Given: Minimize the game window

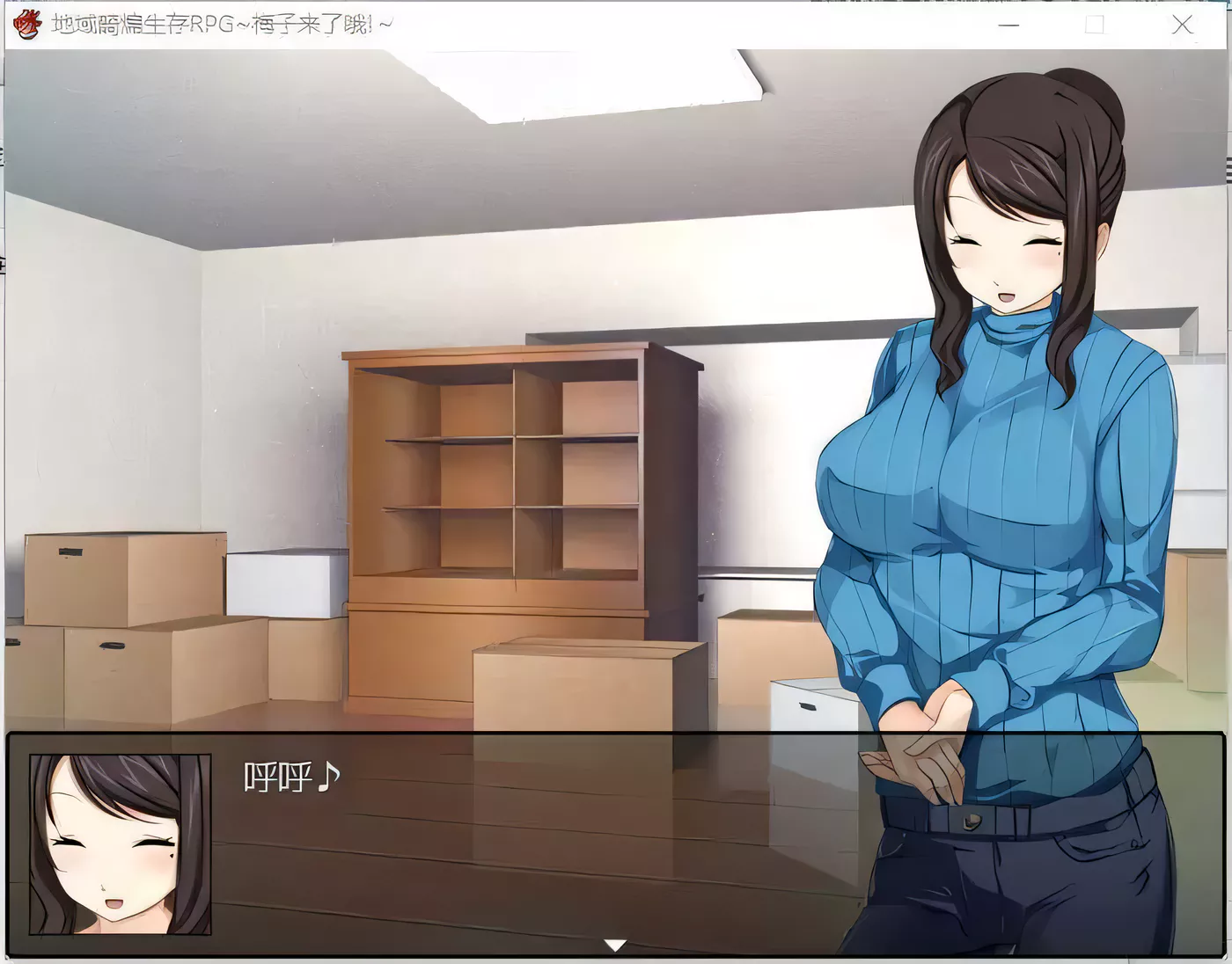Looking at the screenshot, I should coord(1008,26).
